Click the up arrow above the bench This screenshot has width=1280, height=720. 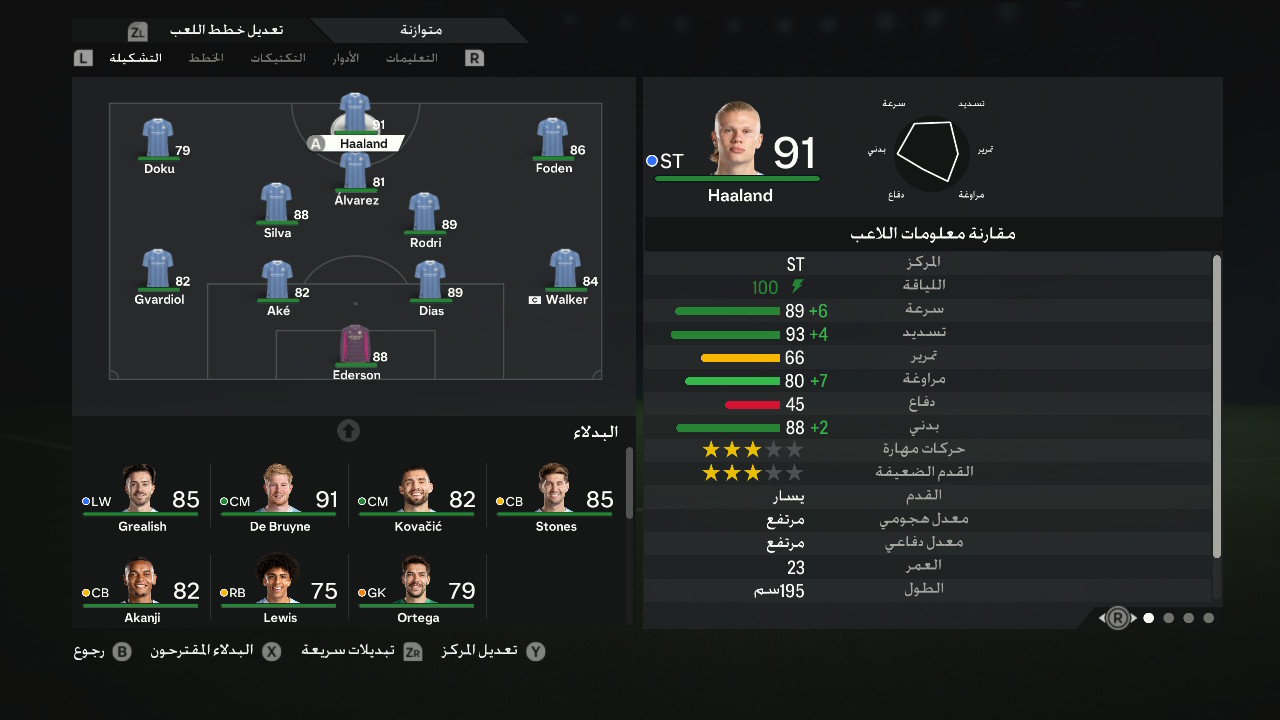[348, 431]
